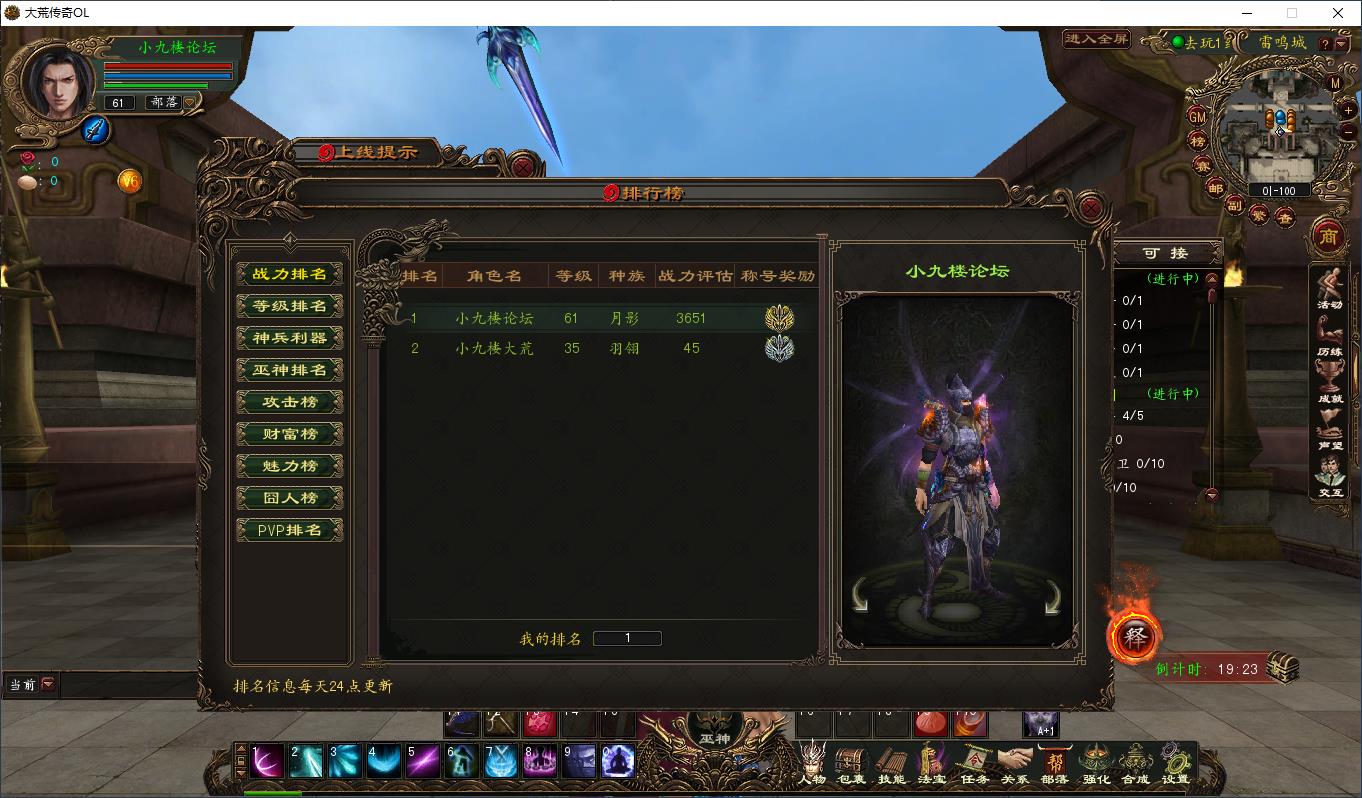Open the 包裹 bag from the bottom bar
1362x798 pixels.
852,764
